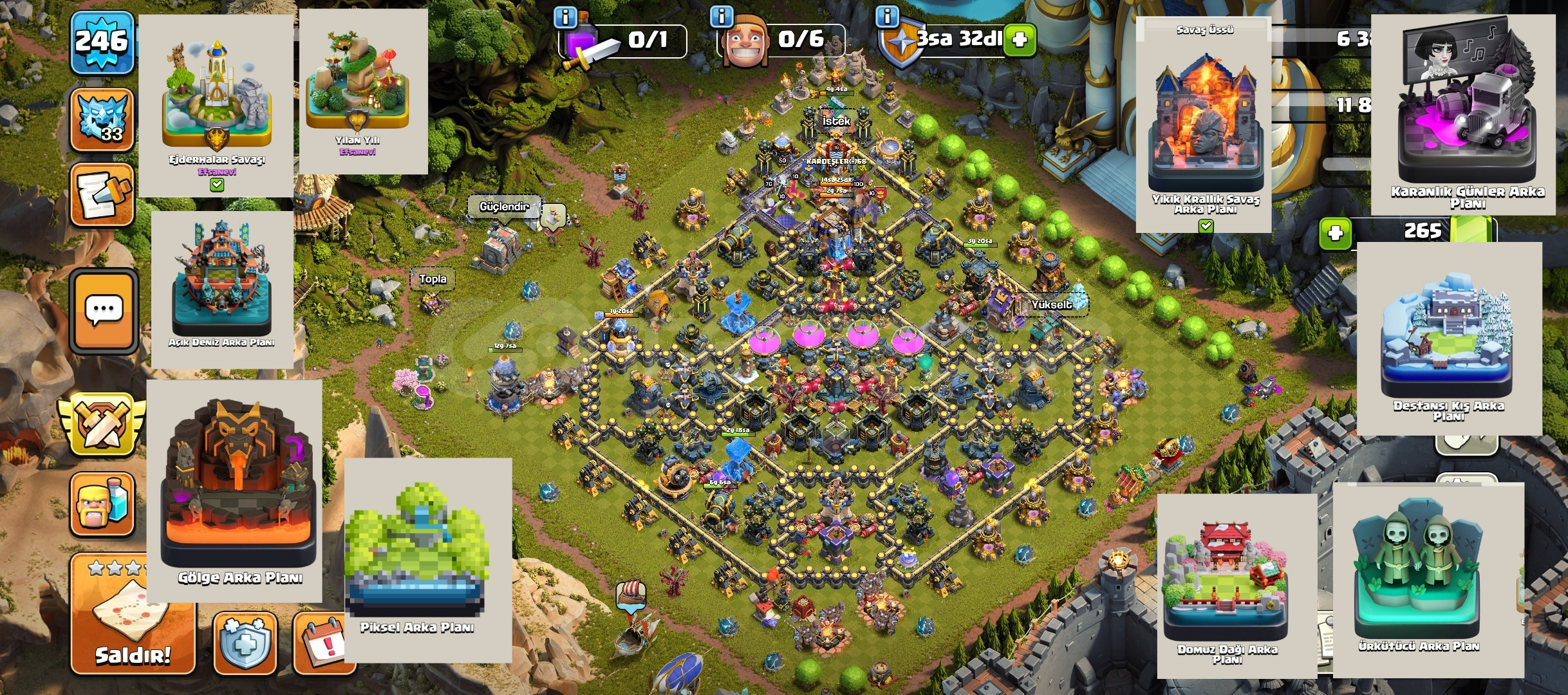The image size is (1568, 695).
Task: Open the army barbarian and elixir icon
Action: (x=102, y=505)
